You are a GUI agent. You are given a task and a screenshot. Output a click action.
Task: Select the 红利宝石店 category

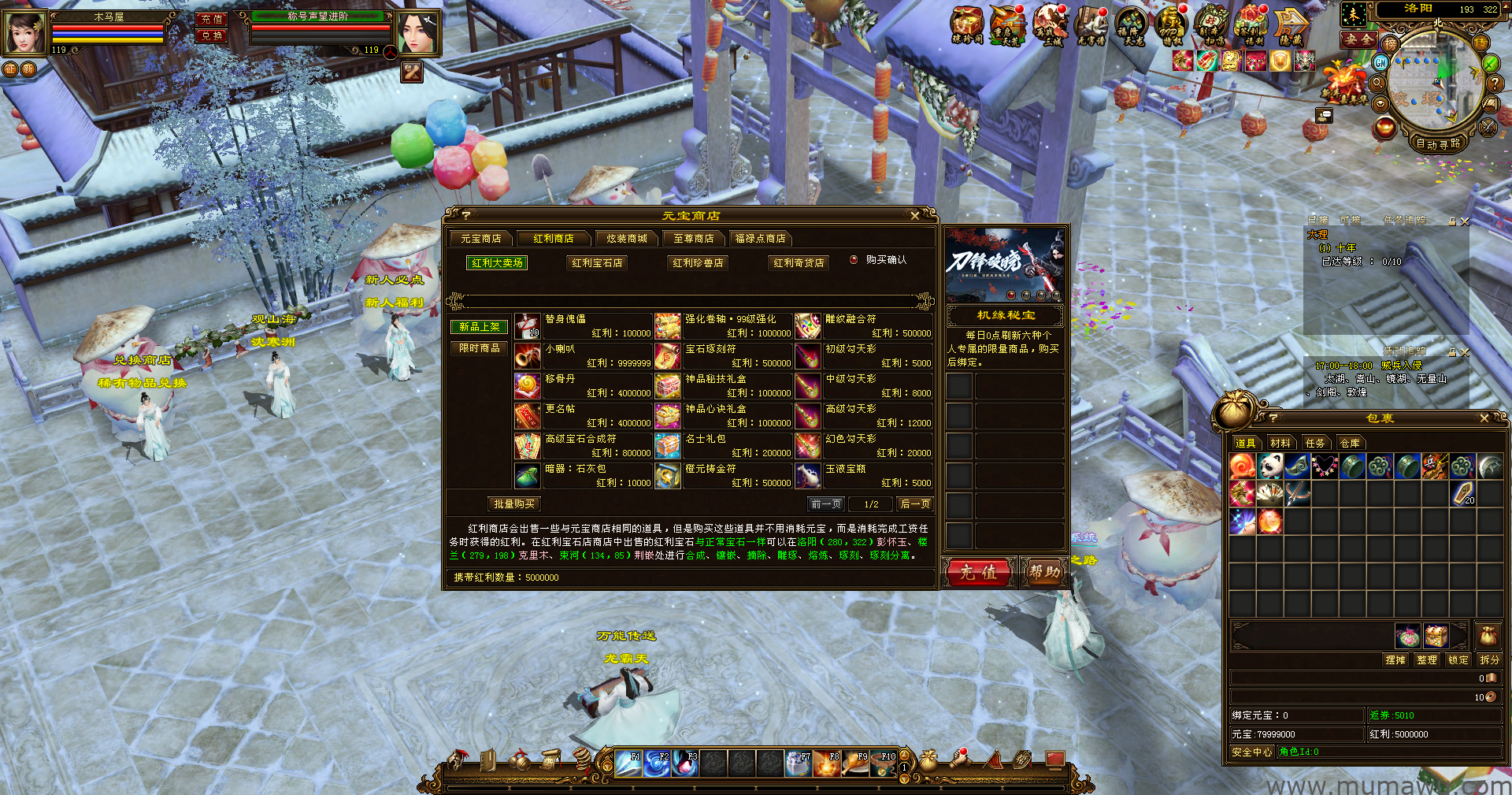(597, 263)
